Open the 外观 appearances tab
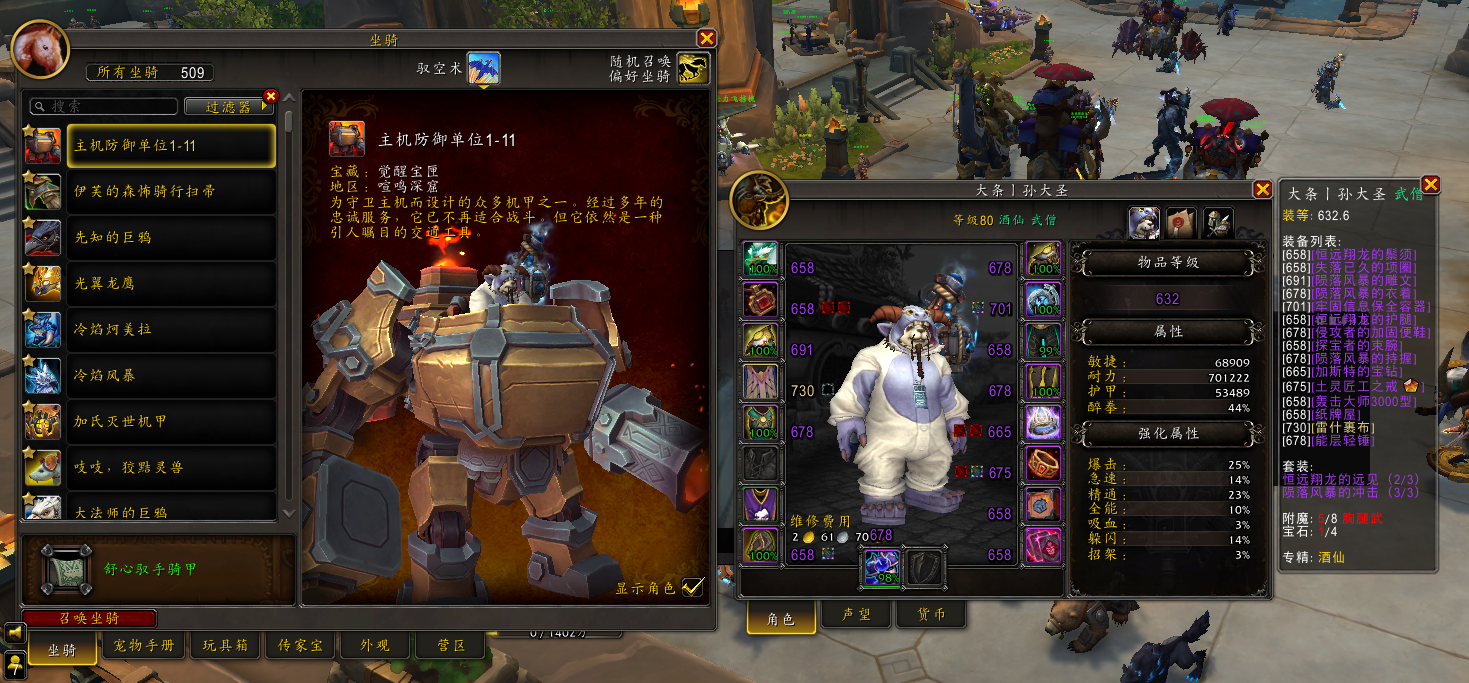Viewport: 1469px width, 683px height. [x=375, y=646]
